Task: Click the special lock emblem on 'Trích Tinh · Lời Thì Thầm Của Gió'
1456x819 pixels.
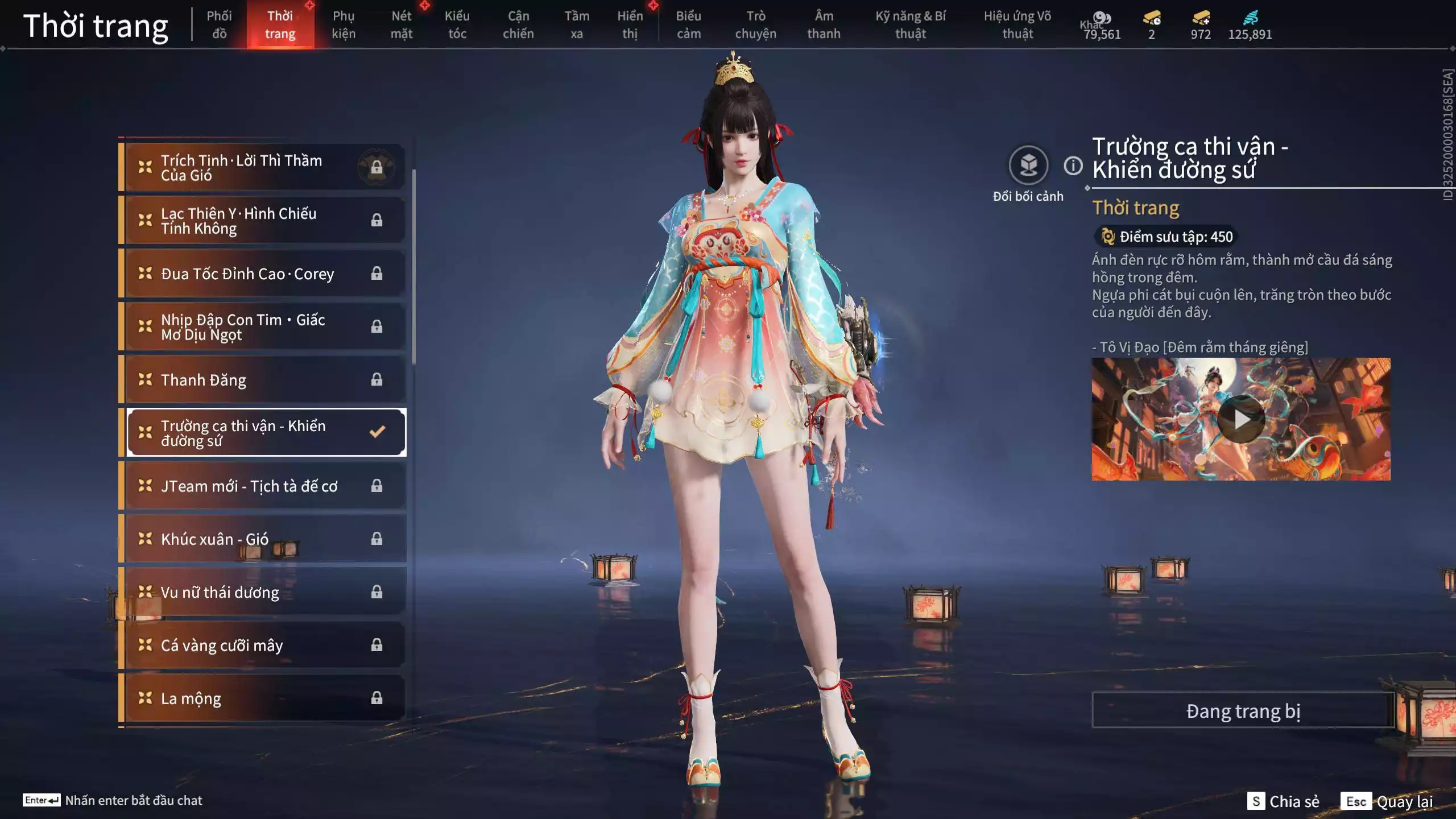Action: [x=376, y=166]
